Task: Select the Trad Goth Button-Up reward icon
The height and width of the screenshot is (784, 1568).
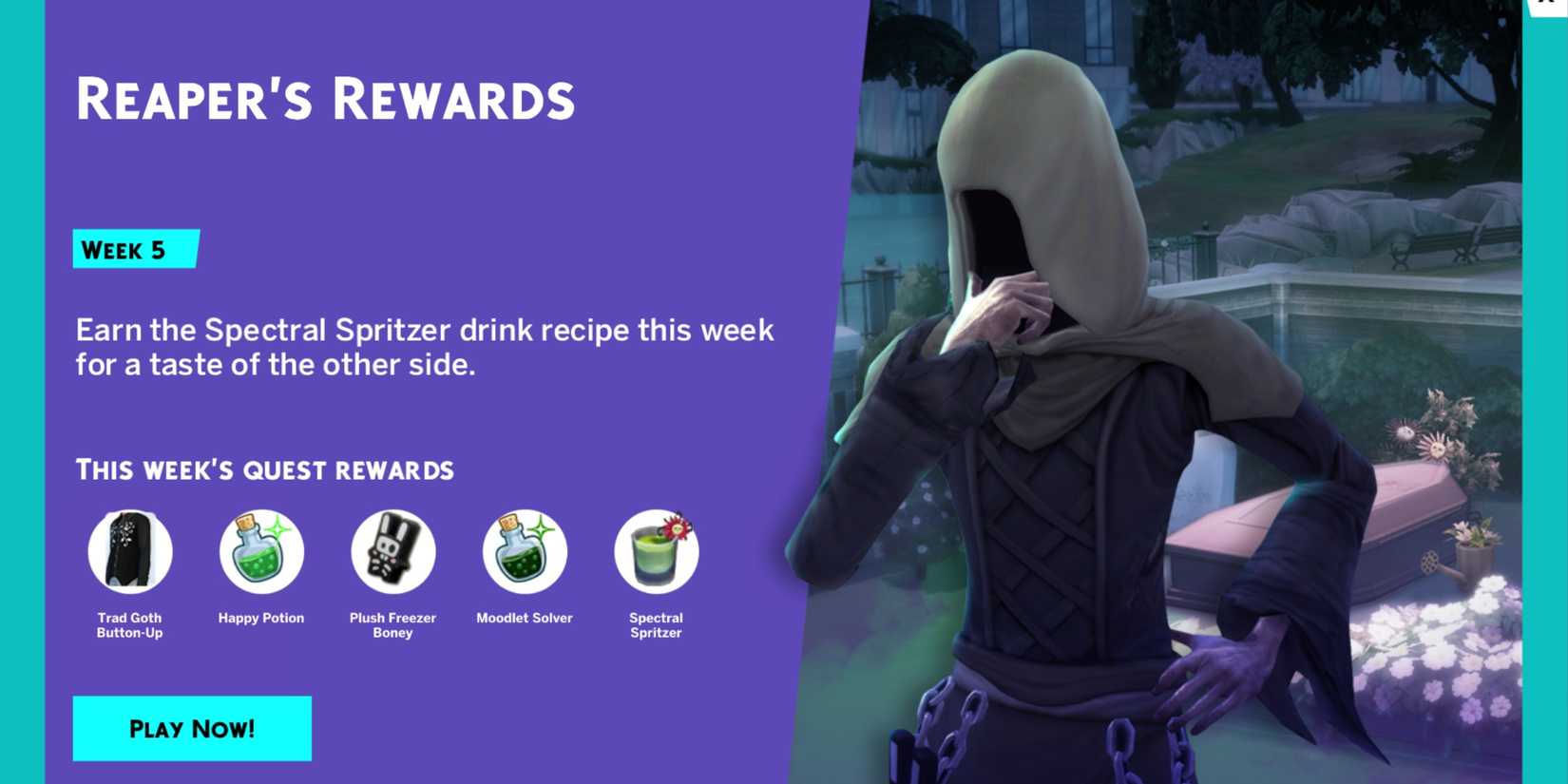Action: (x=130, y=551)
